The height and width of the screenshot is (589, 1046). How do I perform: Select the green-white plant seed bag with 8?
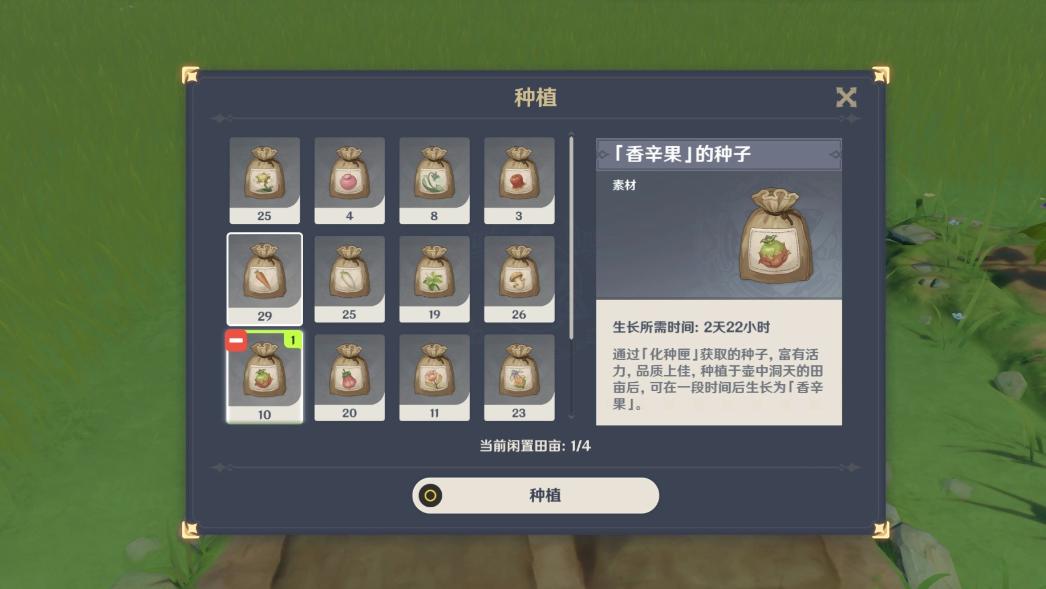click(434, 176)
